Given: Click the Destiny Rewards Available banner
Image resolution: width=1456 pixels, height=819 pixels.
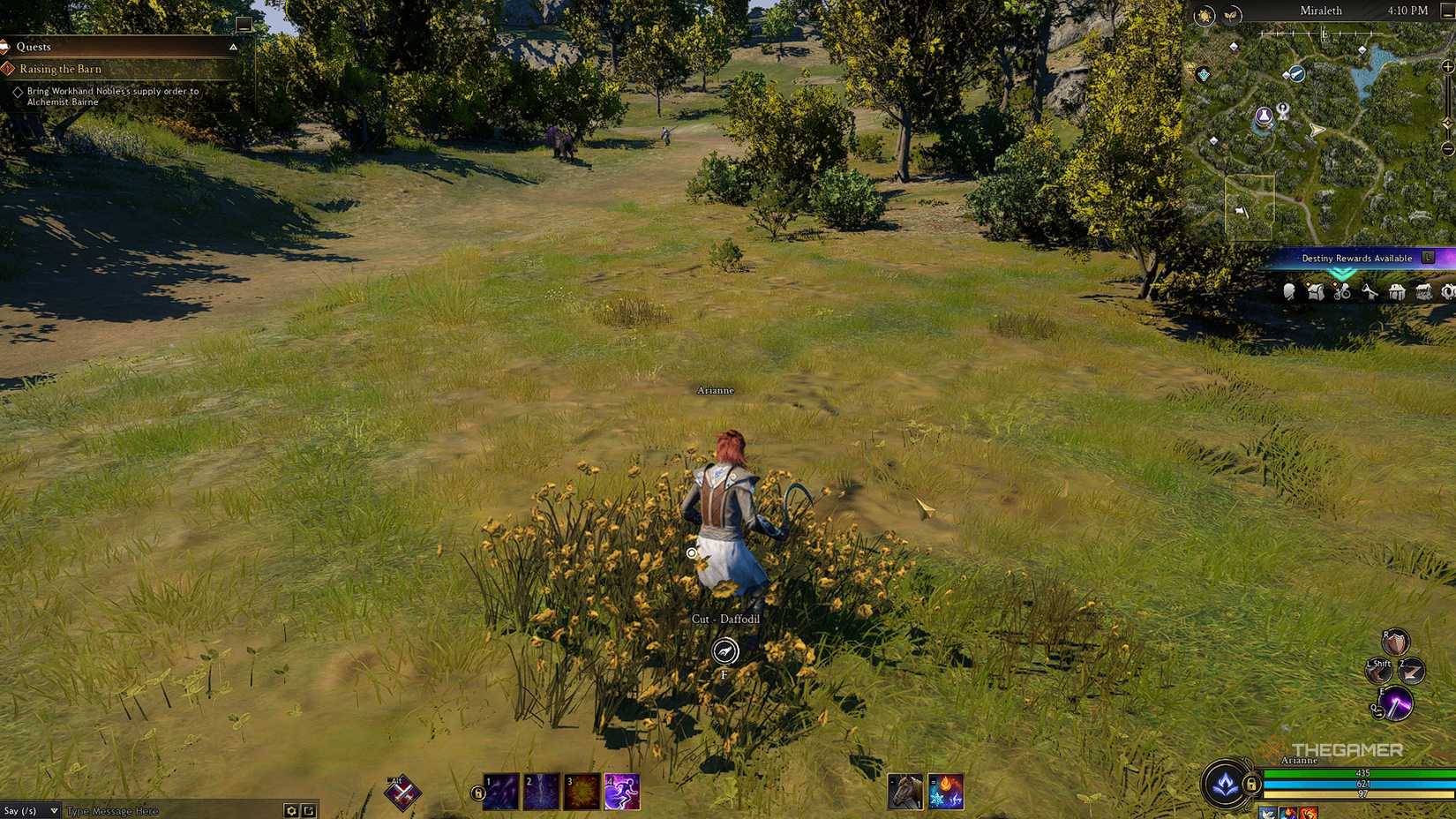Looking at the screenshot, I should click(1356, 259).
